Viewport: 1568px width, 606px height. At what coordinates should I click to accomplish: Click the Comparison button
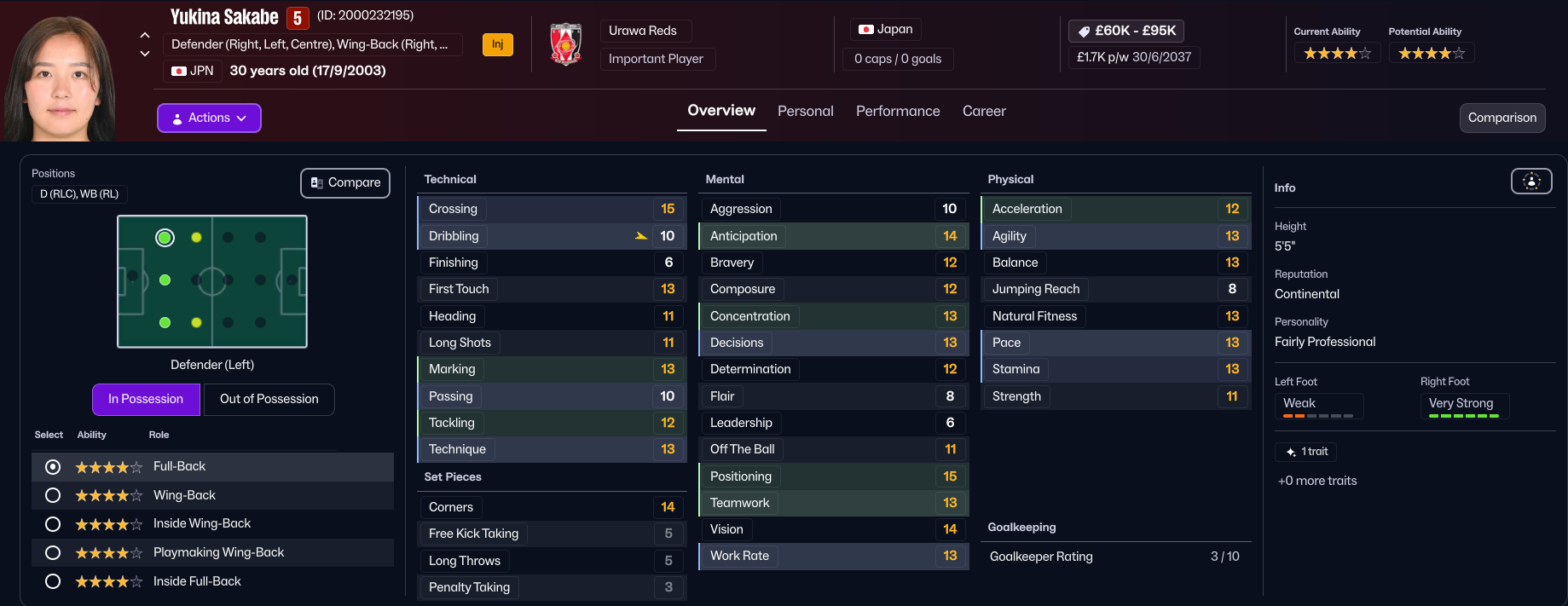[1501, 118]
